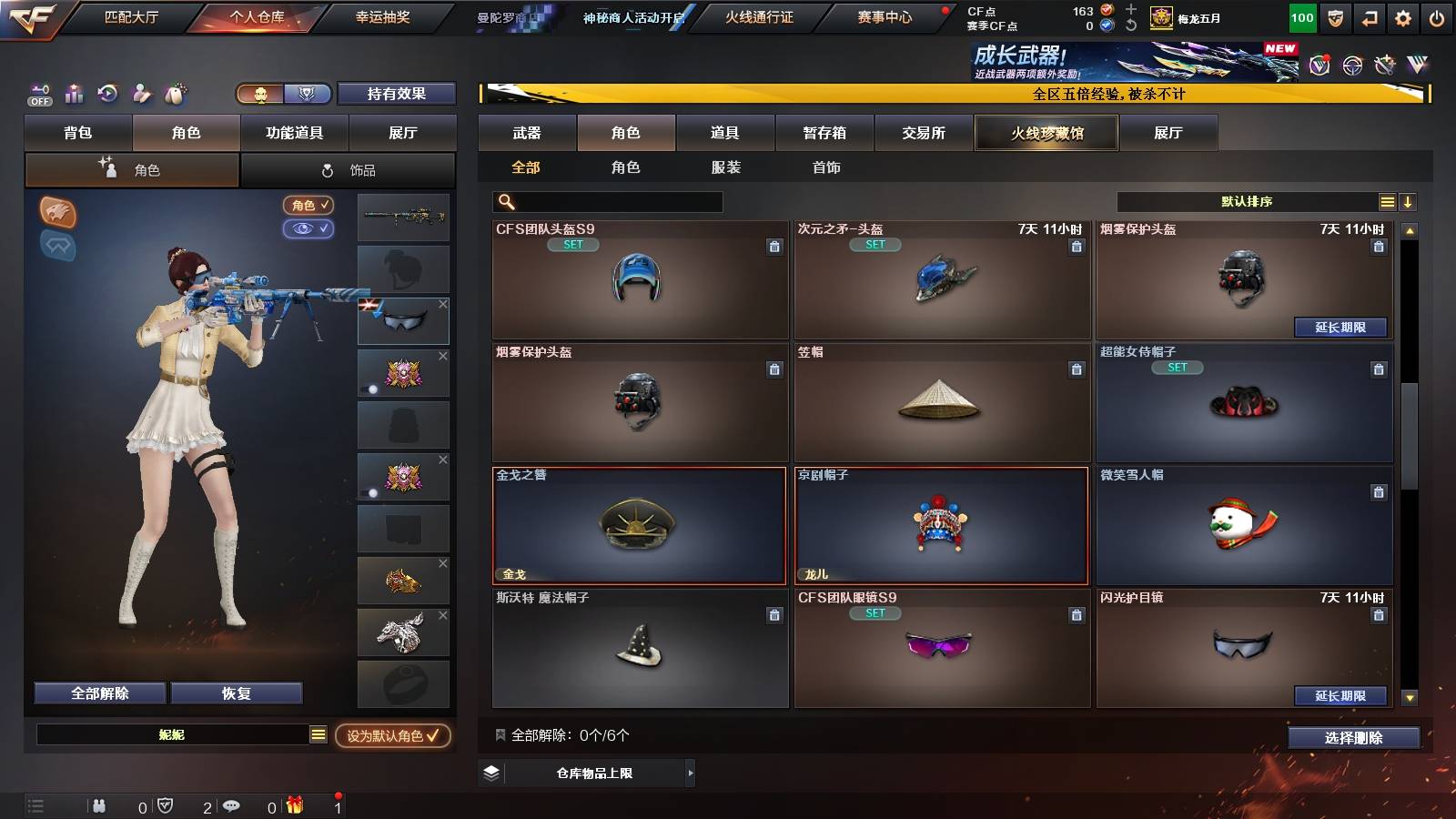Click the grenade item icon in the top-left toolbar

pos(176,94)
